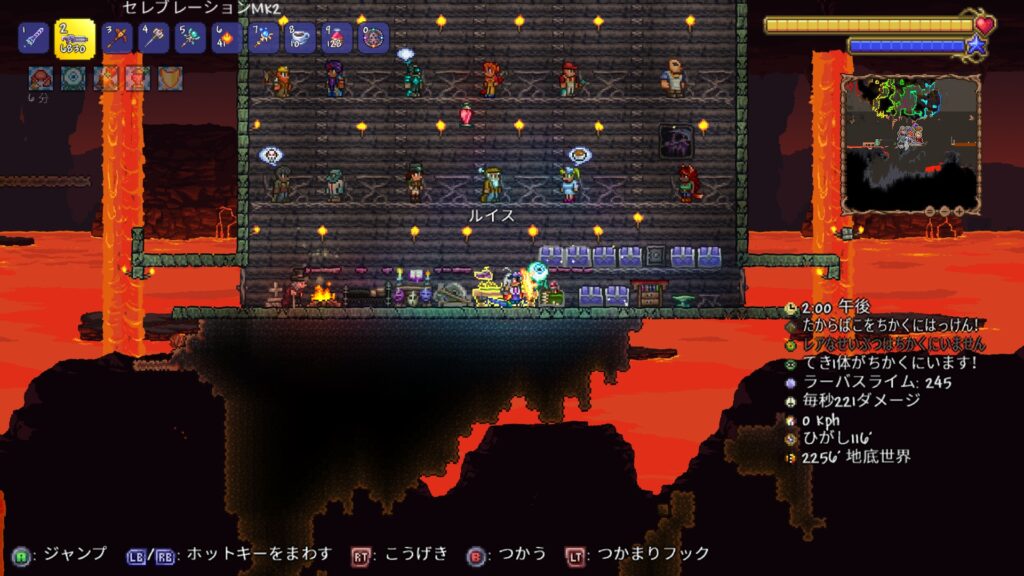Viewport: 1024px width, 576px height.
Task: Select the blue-orb staff in slot 7
Action: 264,39
